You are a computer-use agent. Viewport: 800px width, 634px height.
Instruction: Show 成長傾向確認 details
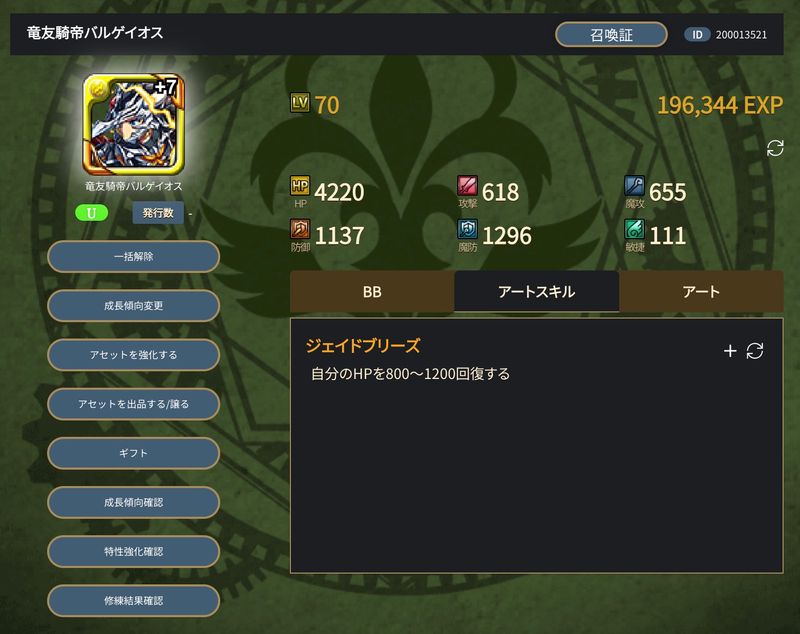(133, 502)
